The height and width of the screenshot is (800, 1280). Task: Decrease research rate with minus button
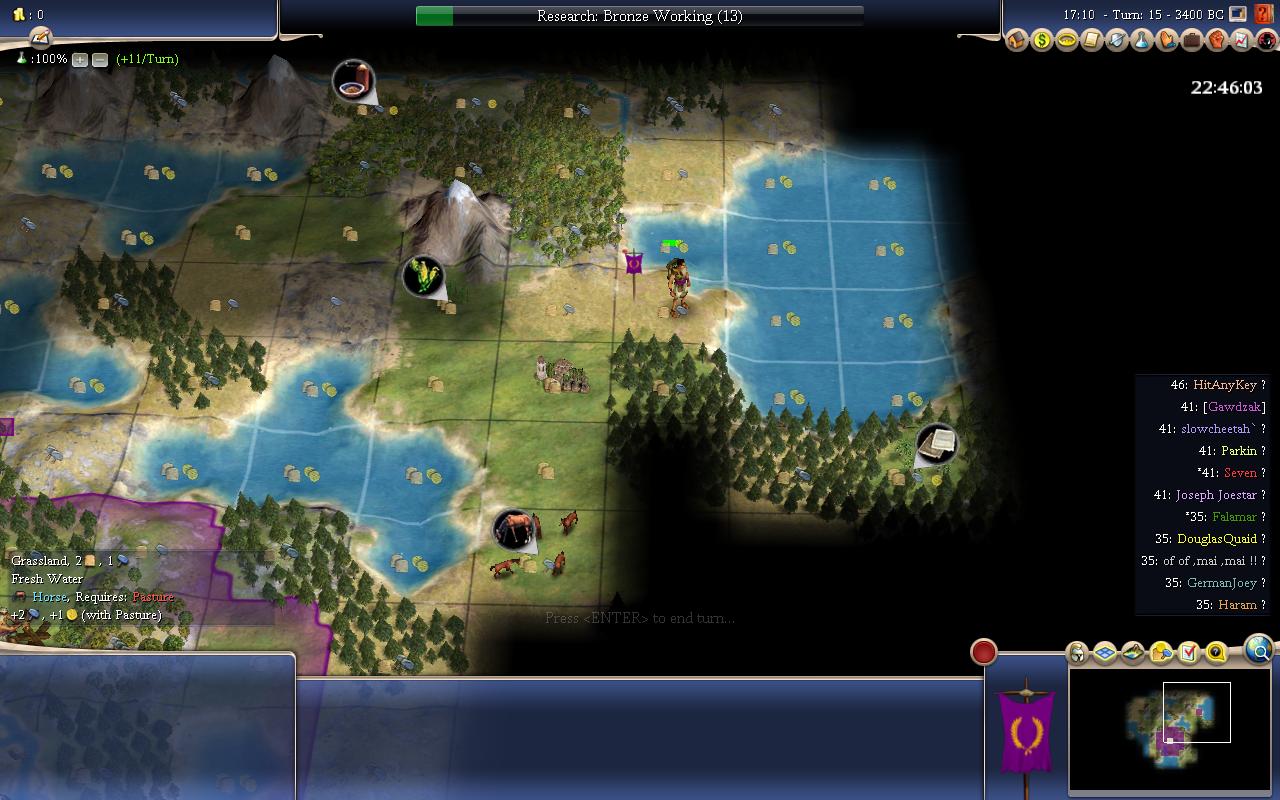pos(100,60)
